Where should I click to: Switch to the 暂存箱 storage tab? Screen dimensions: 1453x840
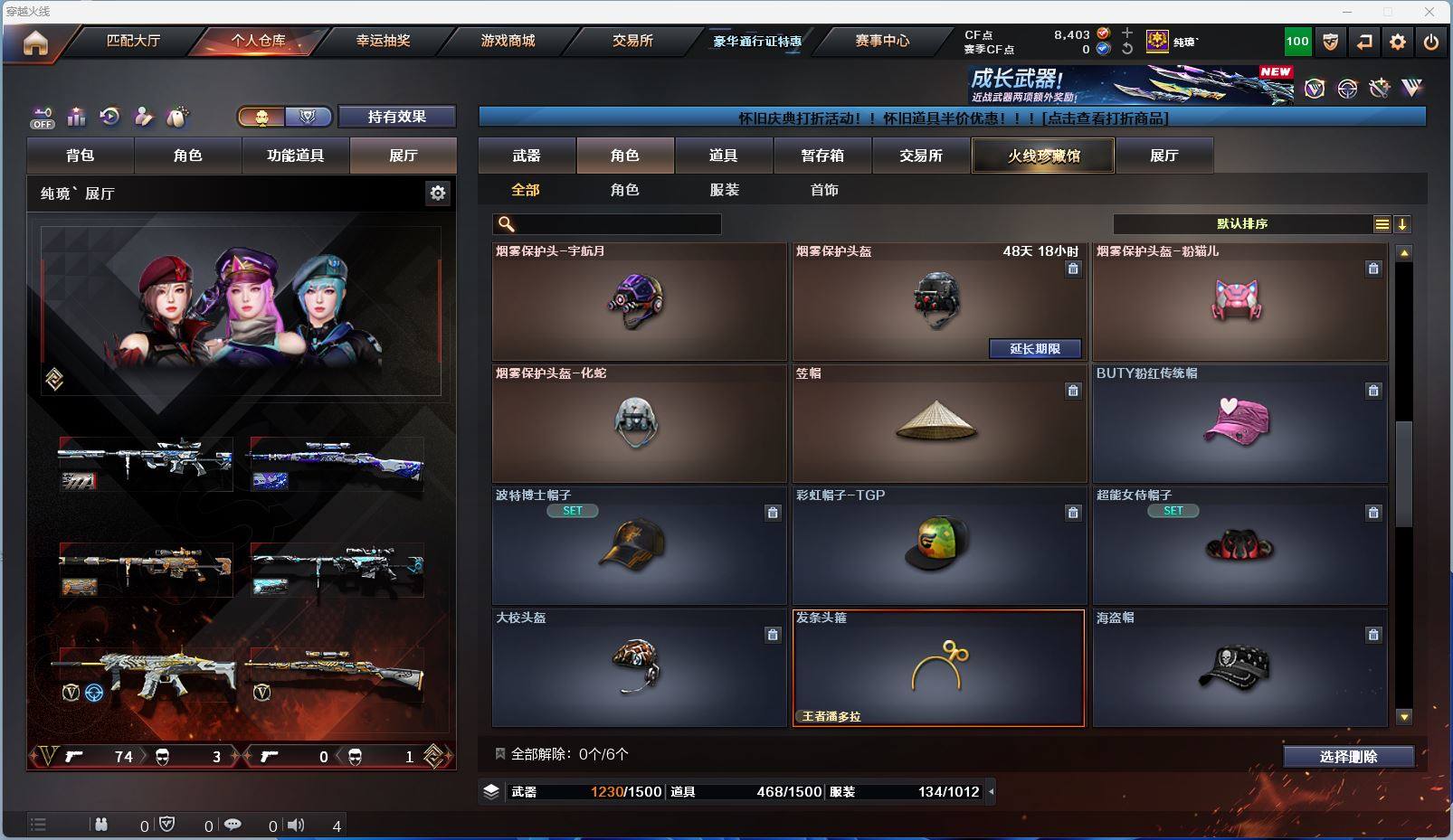point(821,156)
